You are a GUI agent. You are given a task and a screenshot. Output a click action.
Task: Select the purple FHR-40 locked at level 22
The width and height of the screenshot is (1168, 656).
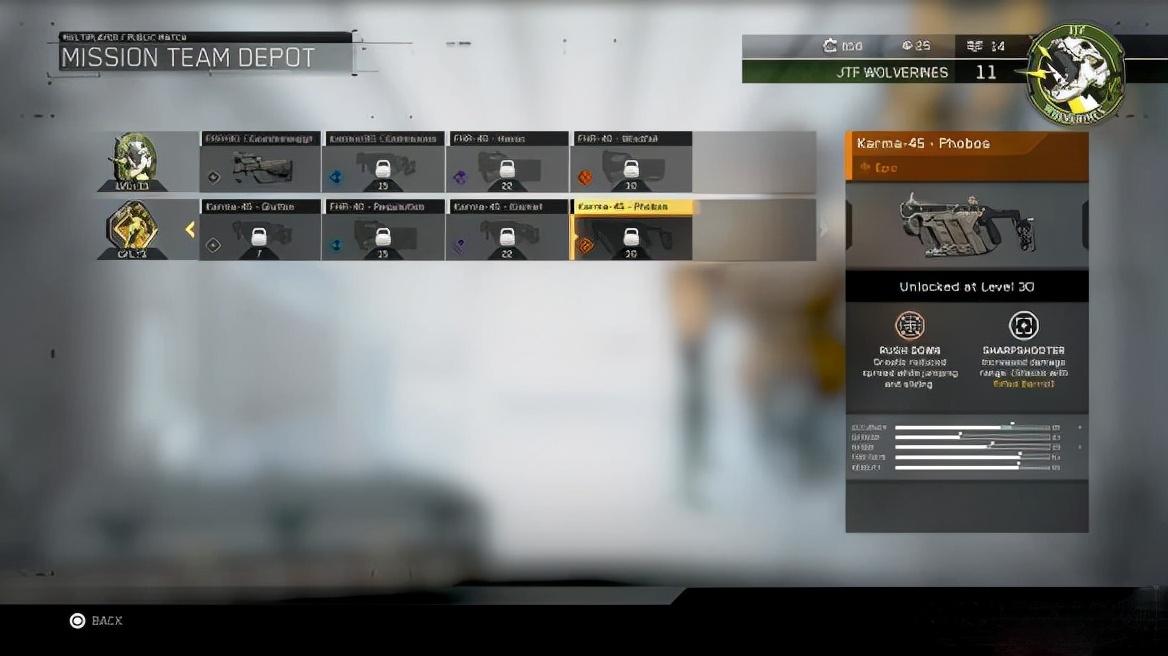coord(507,162)
